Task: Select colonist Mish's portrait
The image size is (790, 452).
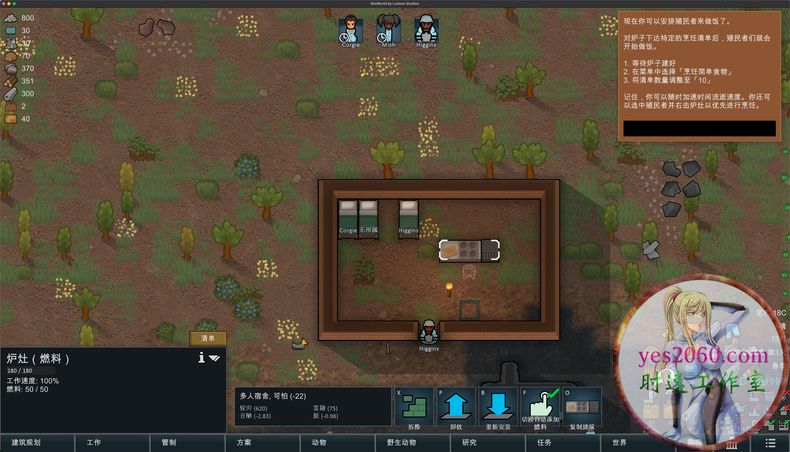Action: click(388, 30)
